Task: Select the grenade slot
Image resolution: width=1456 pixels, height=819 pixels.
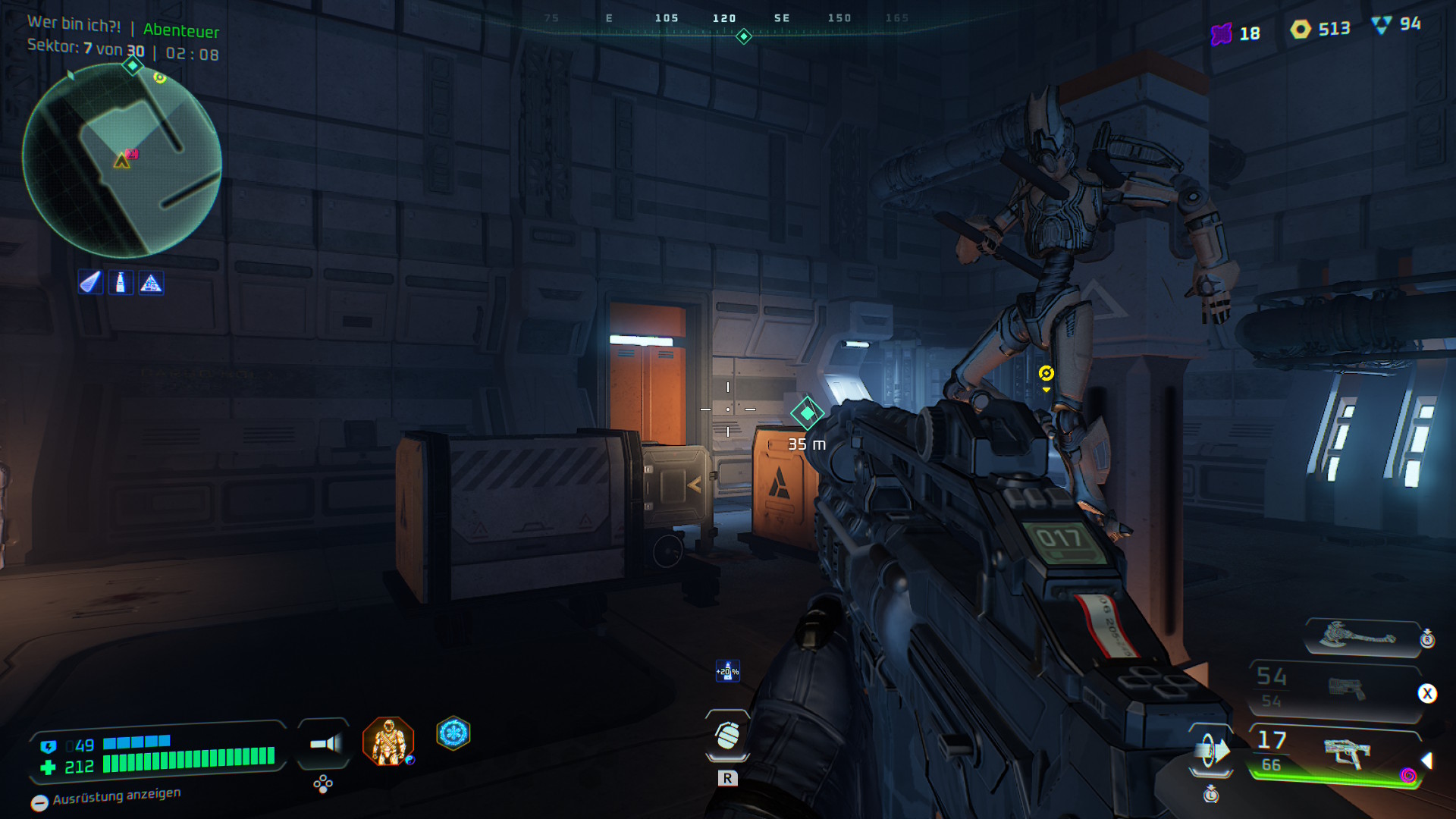Action: (x=727, y=736)
